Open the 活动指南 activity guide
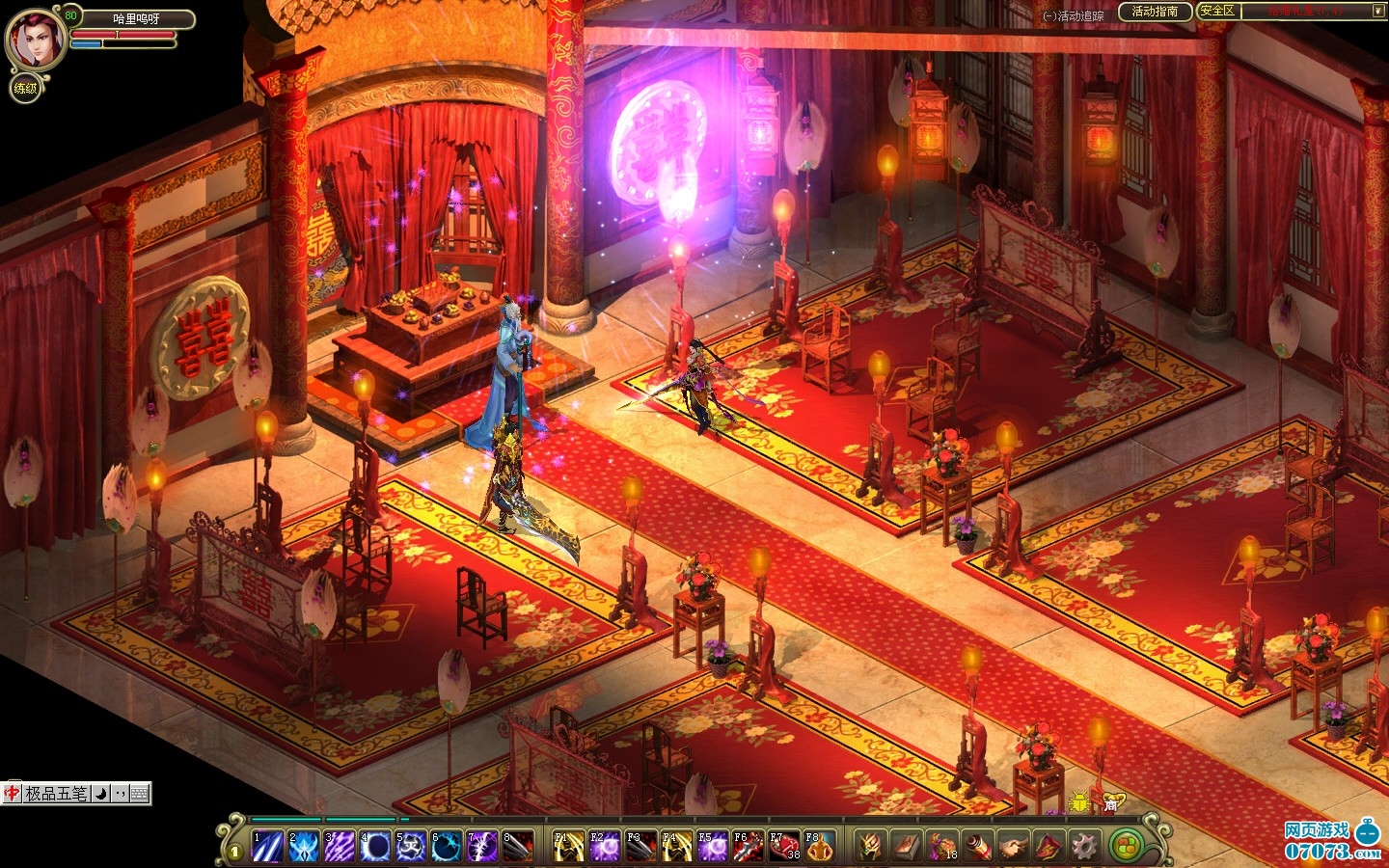 [x=1154, y=12]
